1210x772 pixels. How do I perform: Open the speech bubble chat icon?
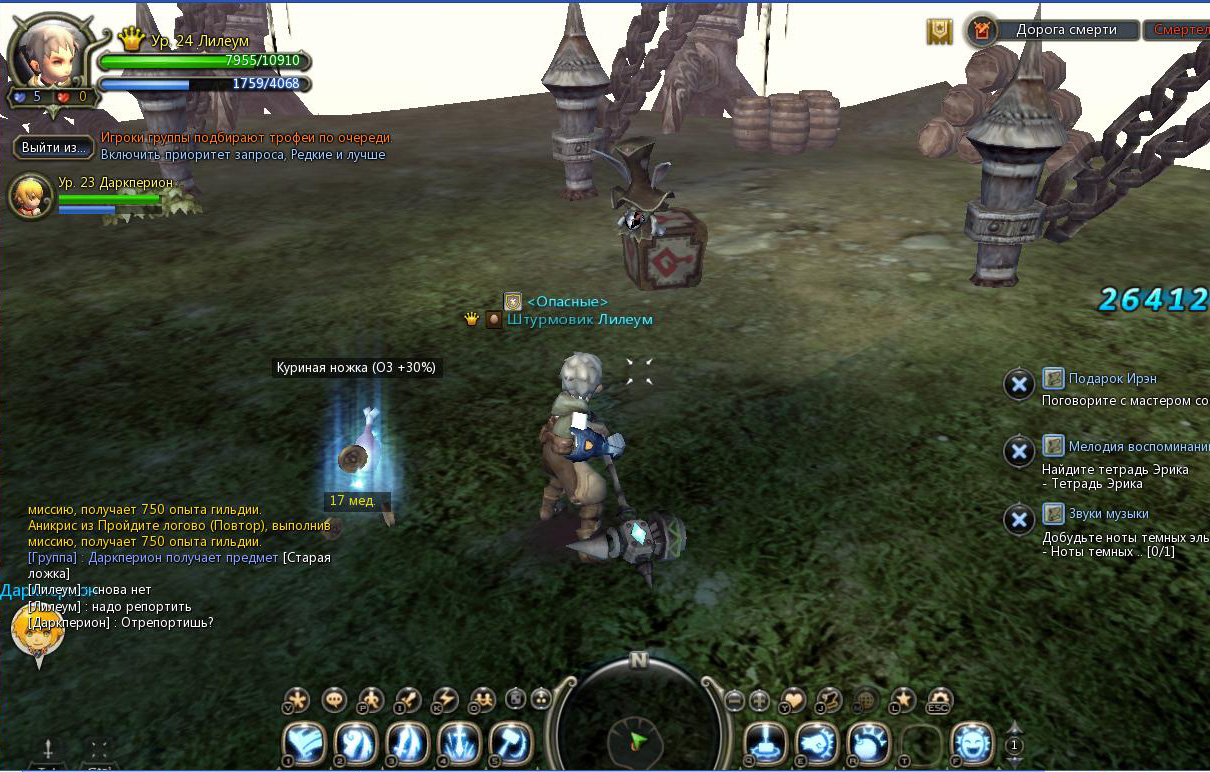334,699
